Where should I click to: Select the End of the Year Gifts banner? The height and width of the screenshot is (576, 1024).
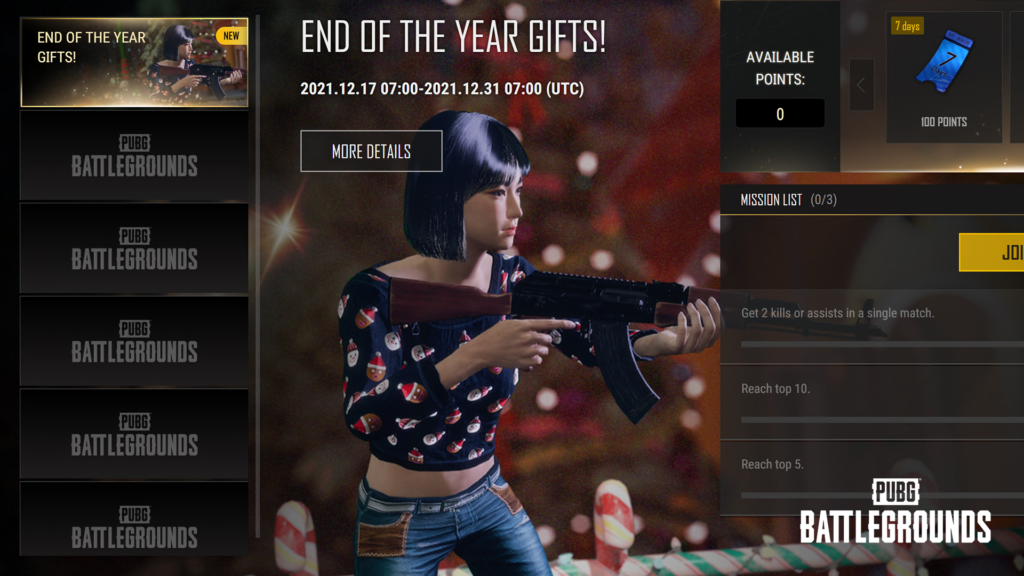pyautogui.click(x=134, y=62)
